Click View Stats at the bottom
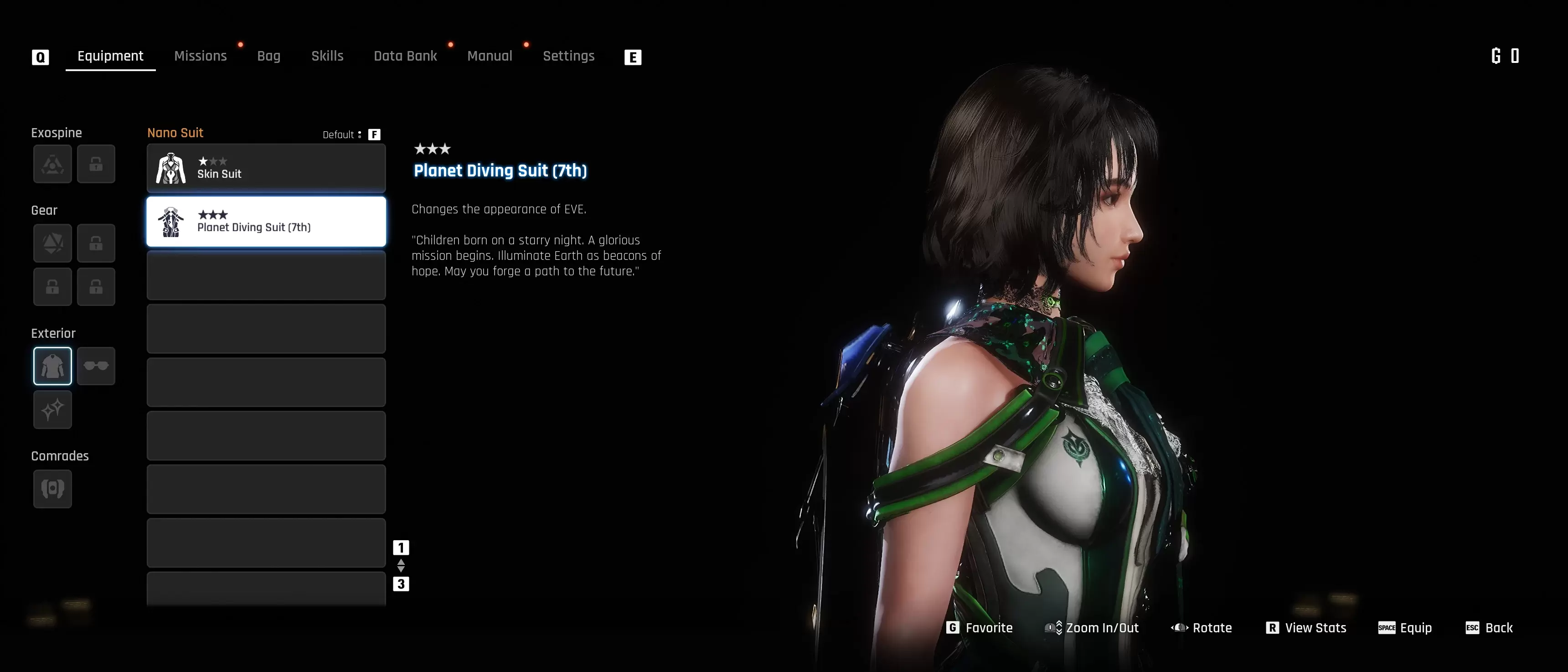The height and width of the screenshot is (672, 1568). point(1306,628)
